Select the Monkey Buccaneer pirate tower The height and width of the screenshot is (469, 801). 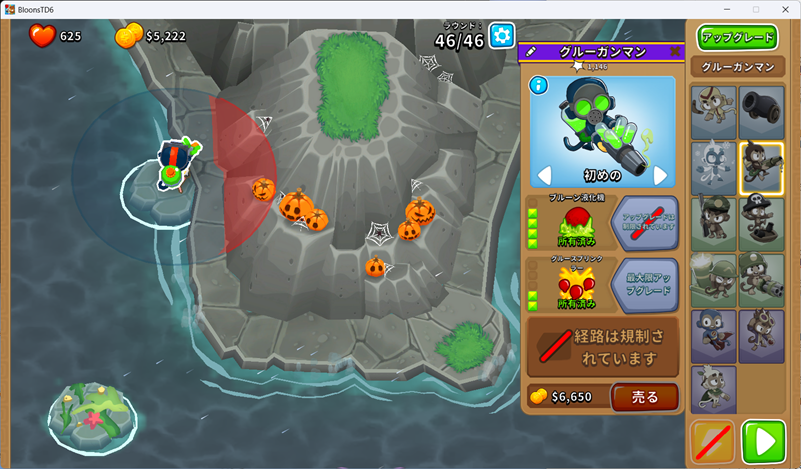[x=761, y=224]
